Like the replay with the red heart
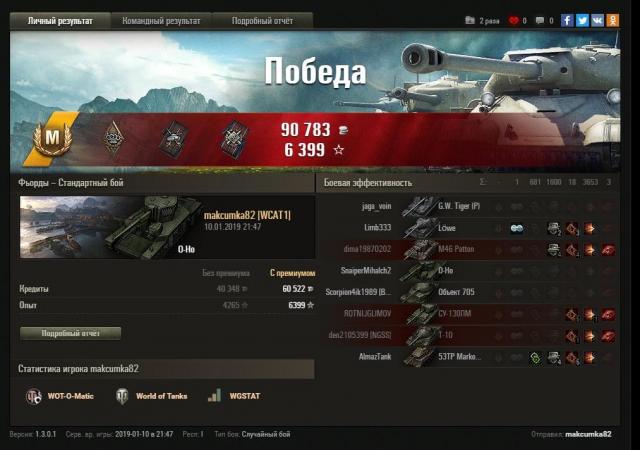Image resolution: width=640 pixels, height=450 pixels. [514, 20]
